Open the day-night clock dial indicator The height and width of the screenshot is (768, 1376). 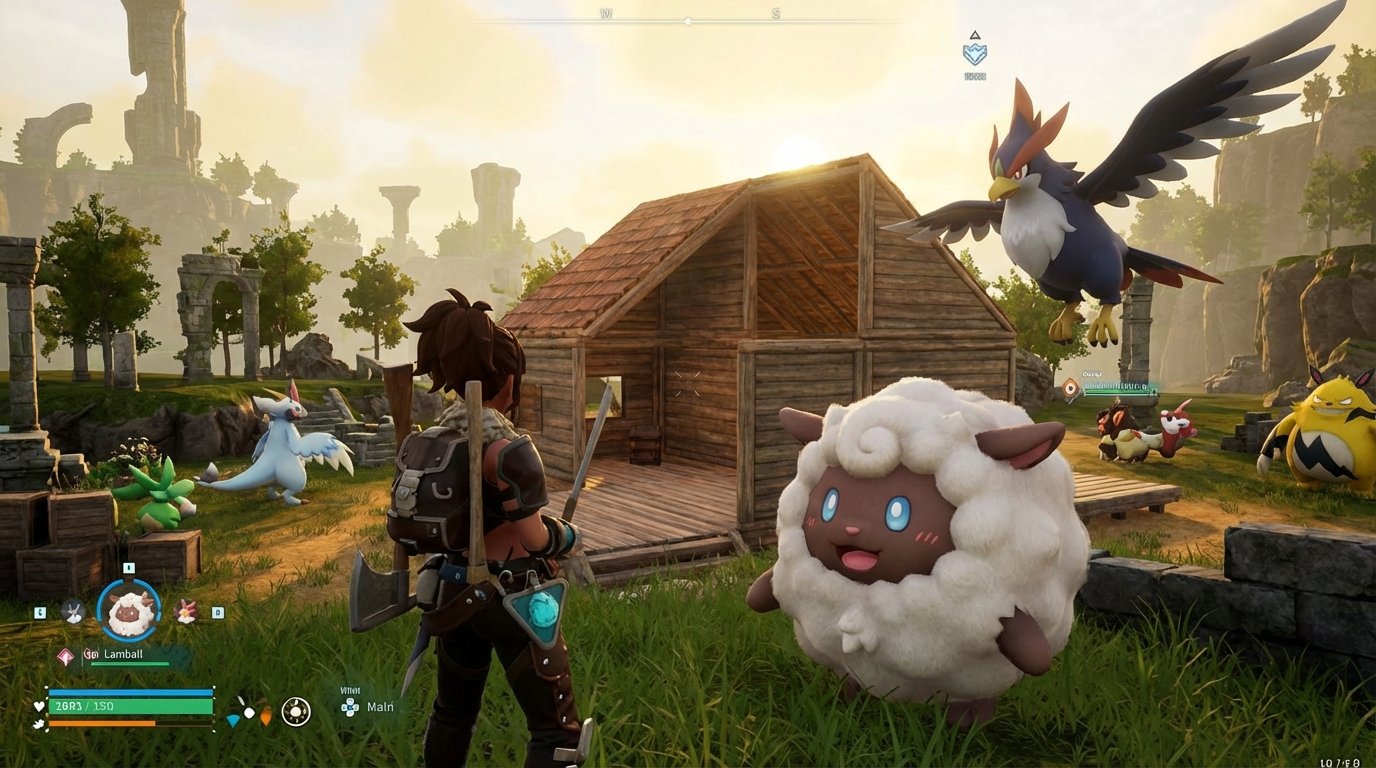click(294, 712)
